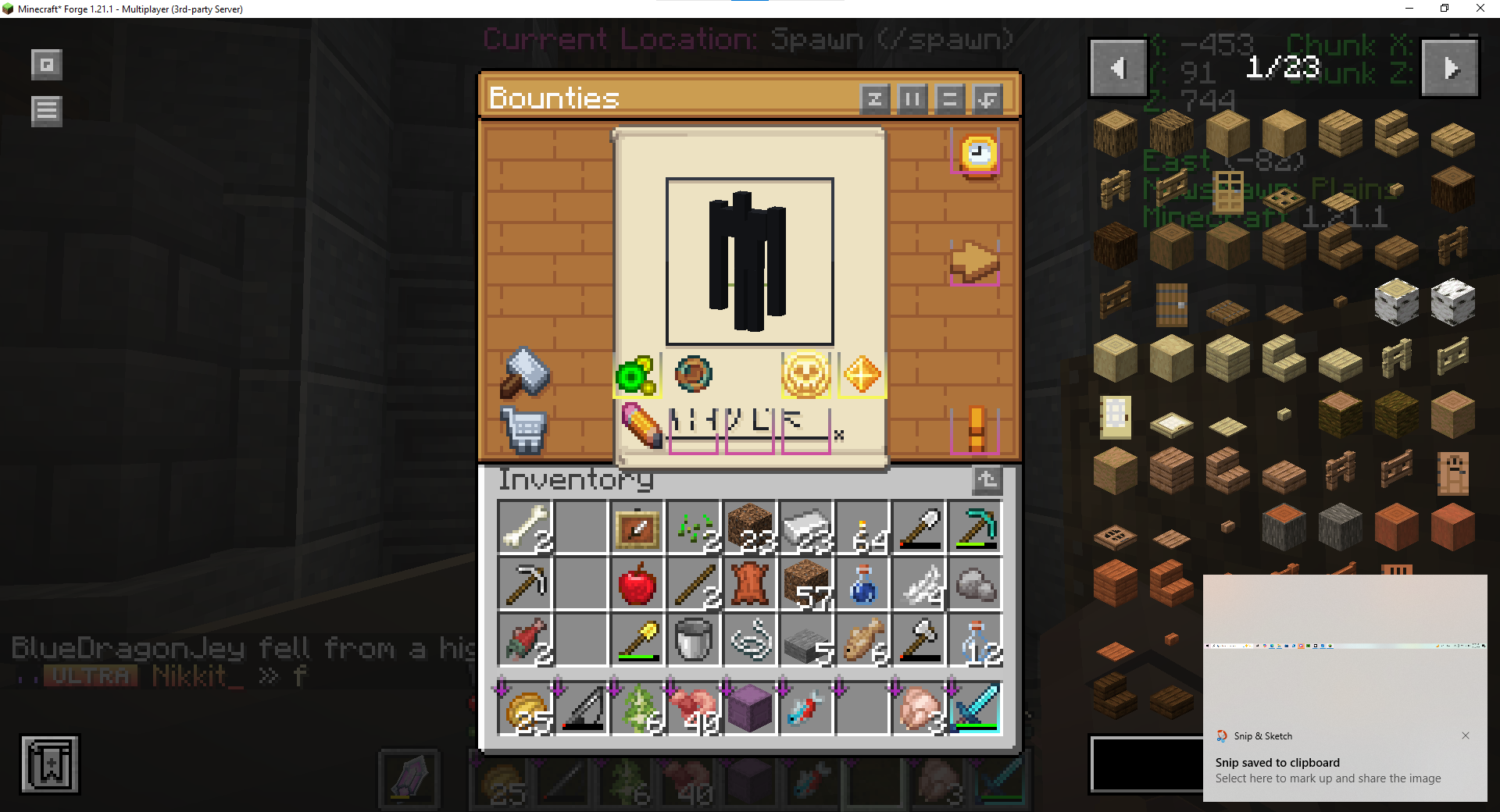
Task: Select the purple block hotbar slot
Action: tap(749, 709)
